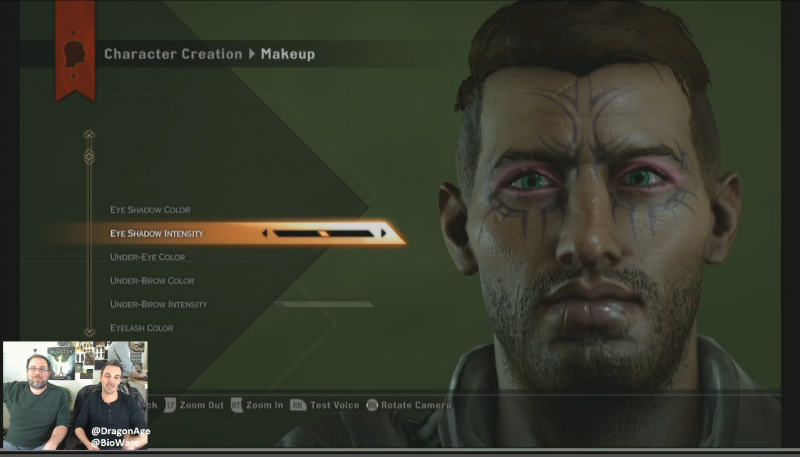
Task: Select the Eye Shadow Intensity row label
Action: pos(157,234)
